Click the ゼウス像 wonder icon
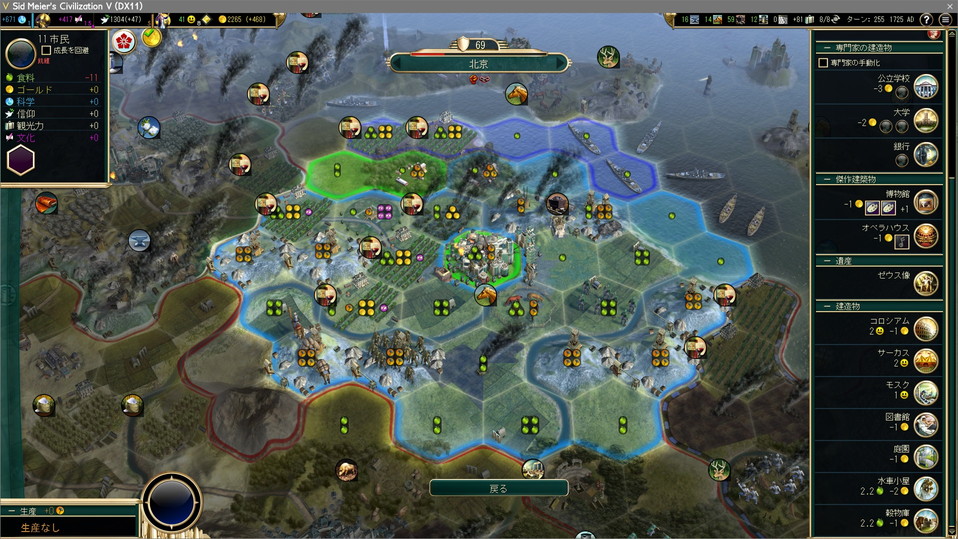The height and width of the screenshot is (539, 958). [926, 283]
